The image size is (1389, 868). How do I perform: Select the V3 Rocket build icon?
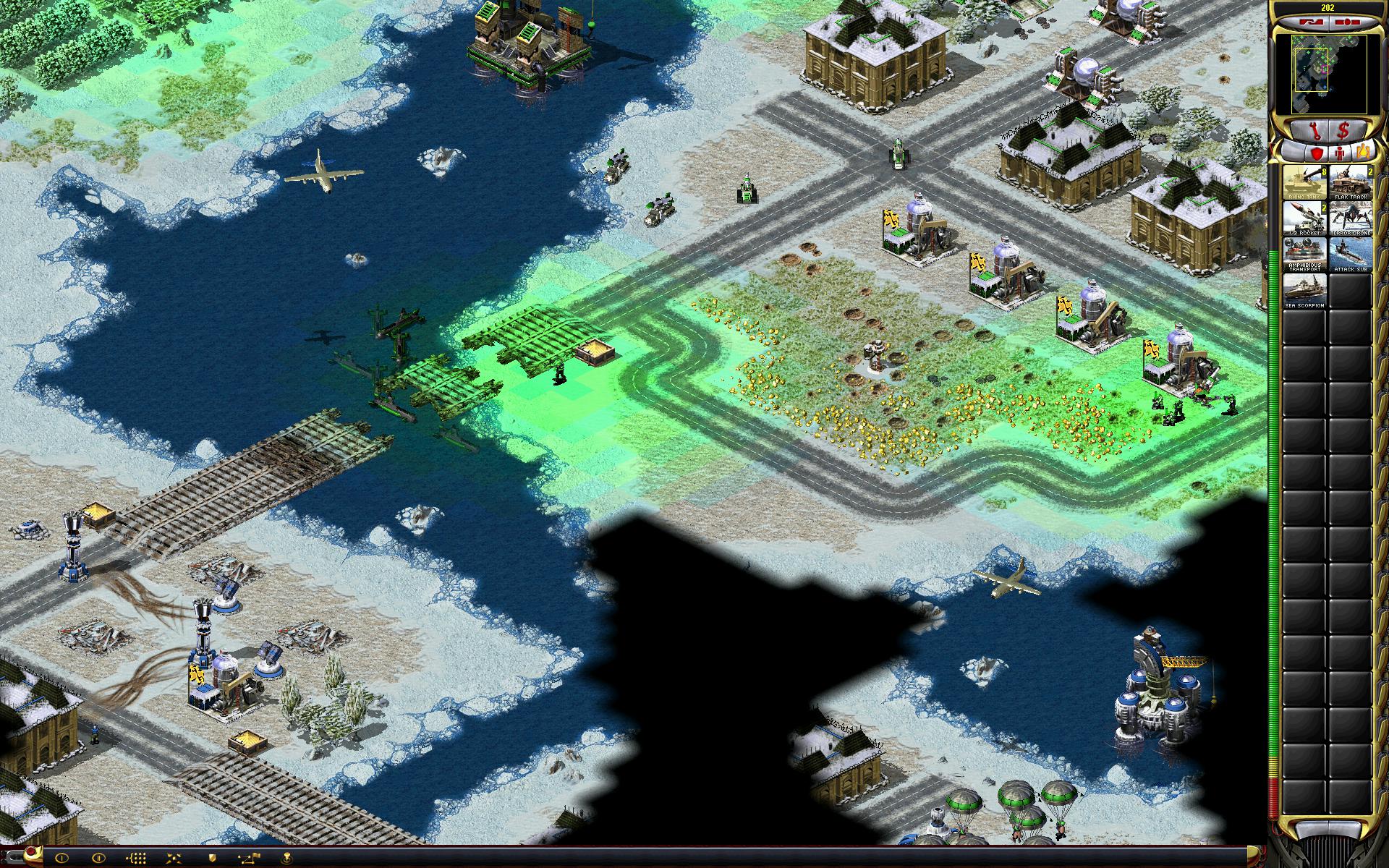pyautogui.click(x=1304, y=218)
